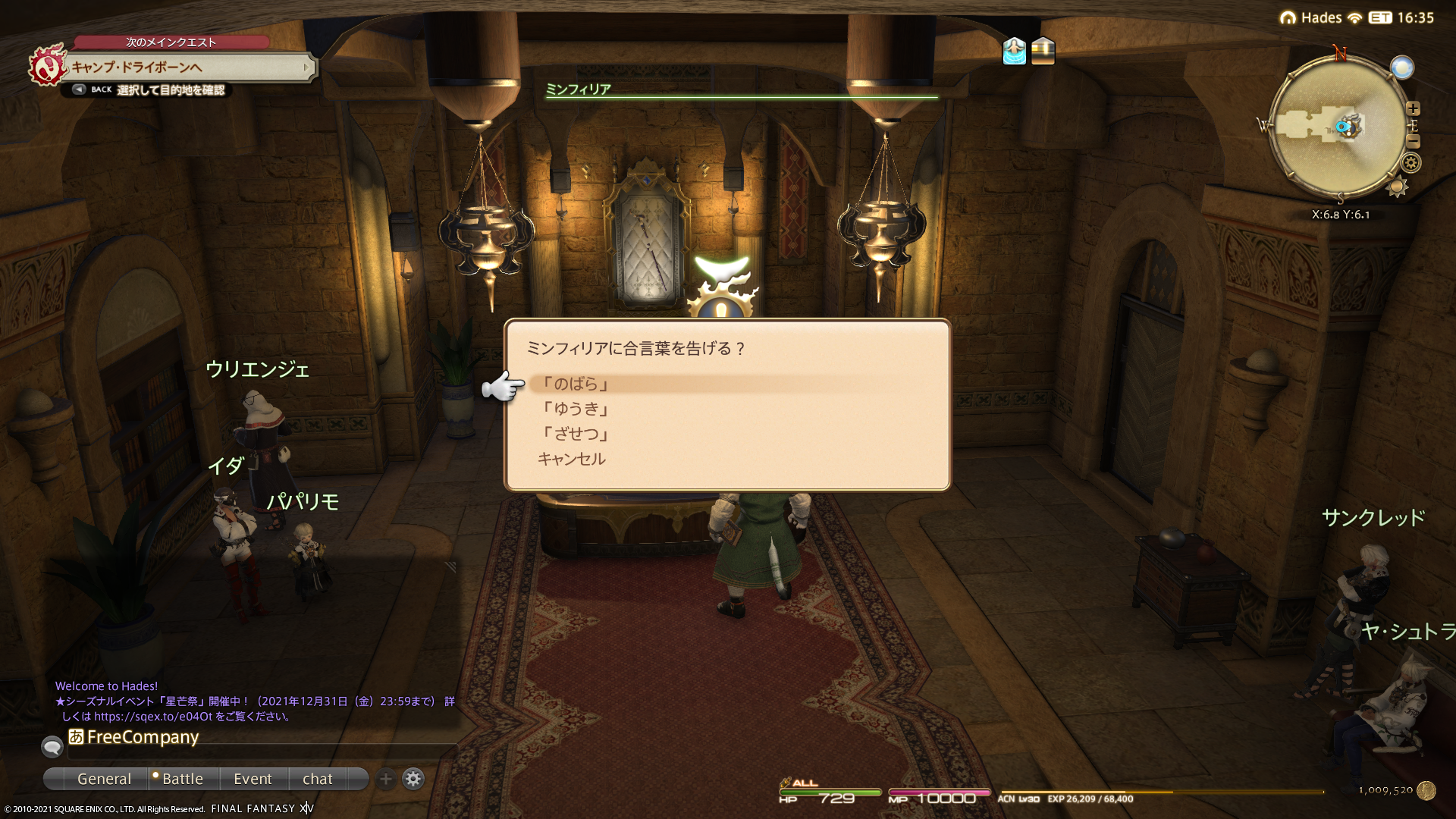Click the blue upward-arrow status icon
Screen dimensions: 1456x819
coord(1014,51)
